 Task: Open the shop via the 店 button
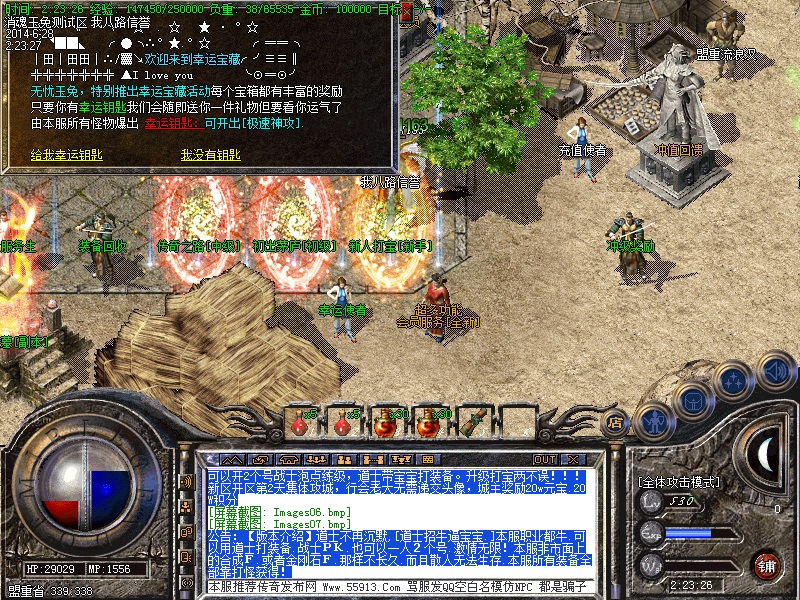[x=617, y=424]
